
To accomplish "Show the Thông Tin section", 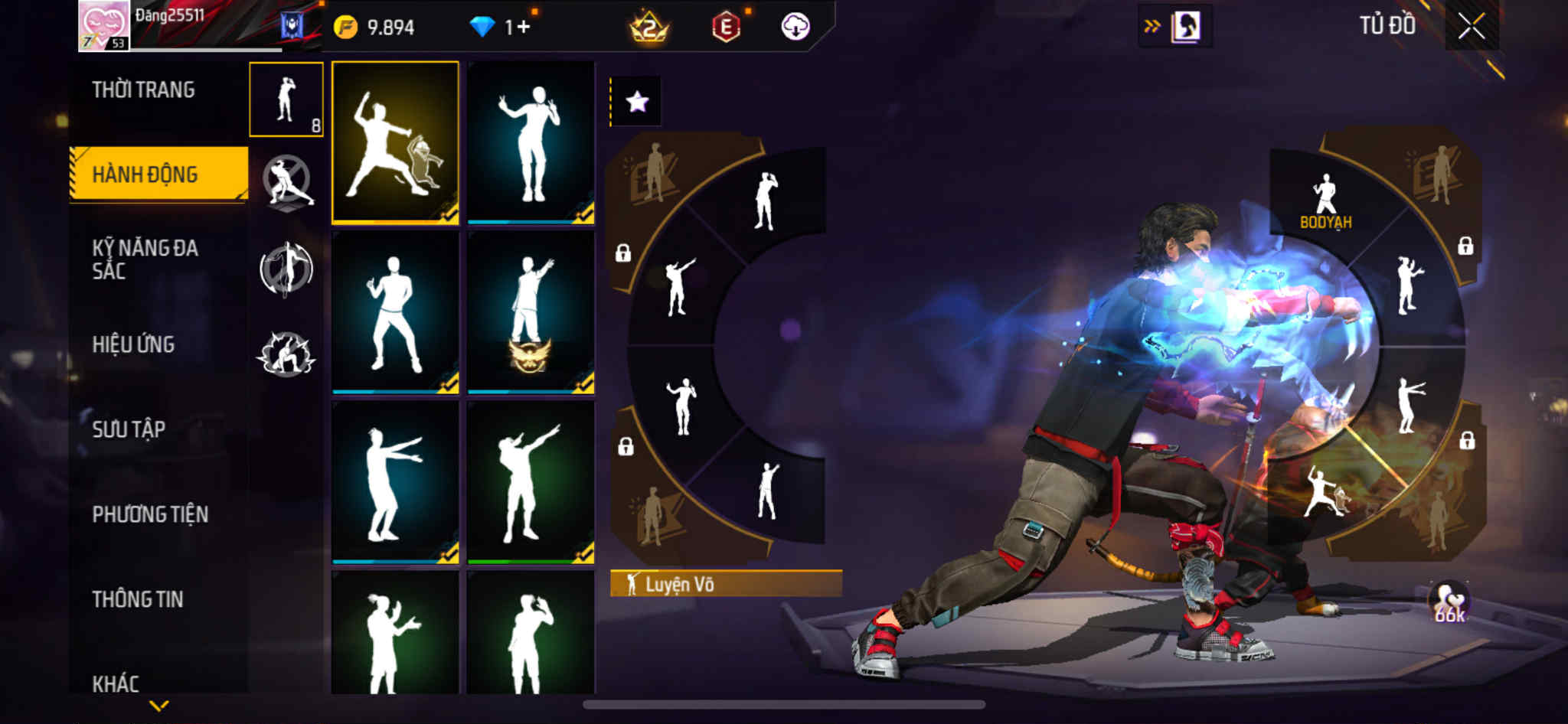I will point(138,599).
